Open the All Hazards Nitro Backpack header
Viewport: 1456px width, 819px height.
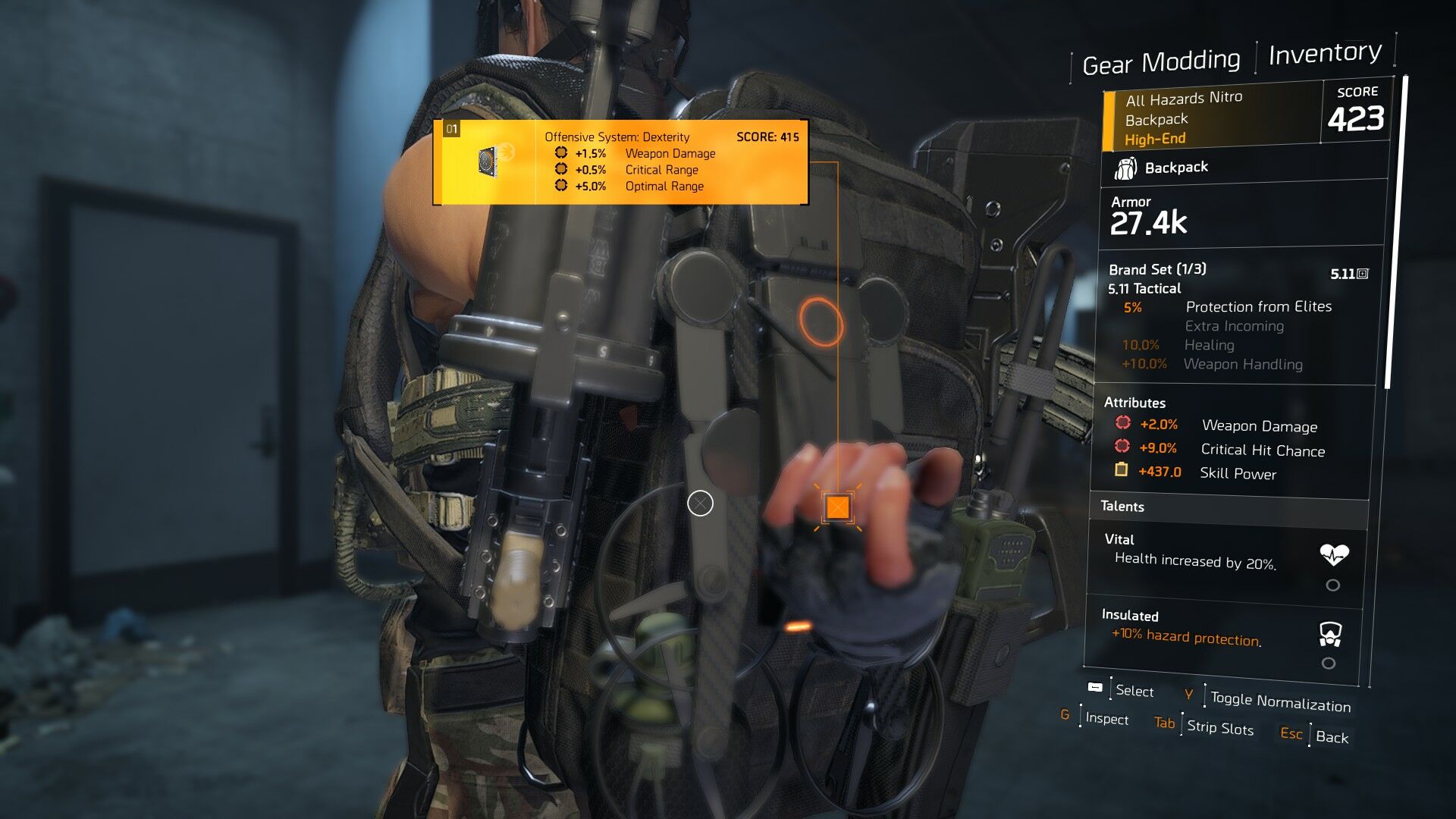click(1213, 118)
